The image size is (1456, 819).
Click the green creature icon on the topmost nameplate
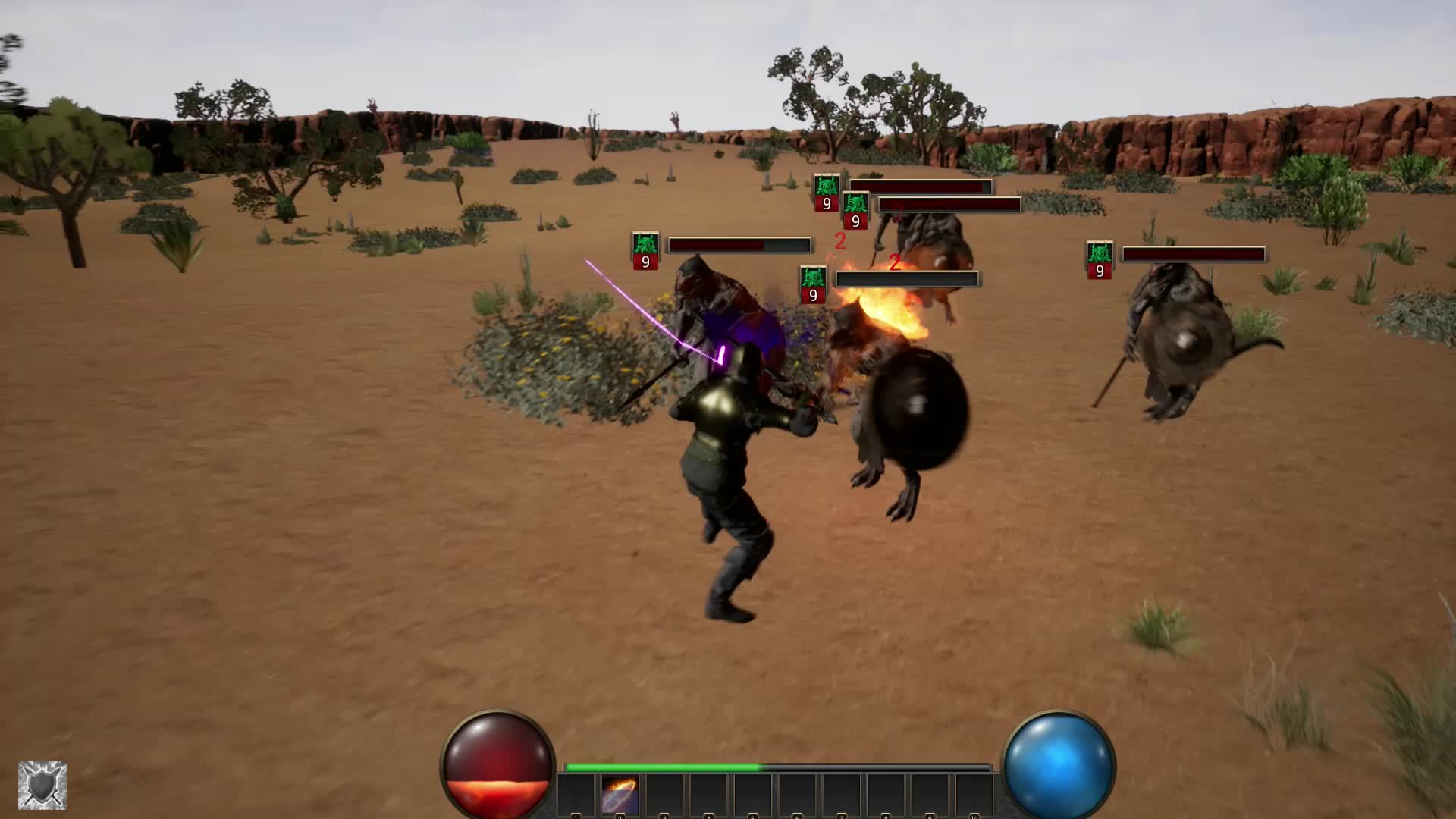(827, 184)
